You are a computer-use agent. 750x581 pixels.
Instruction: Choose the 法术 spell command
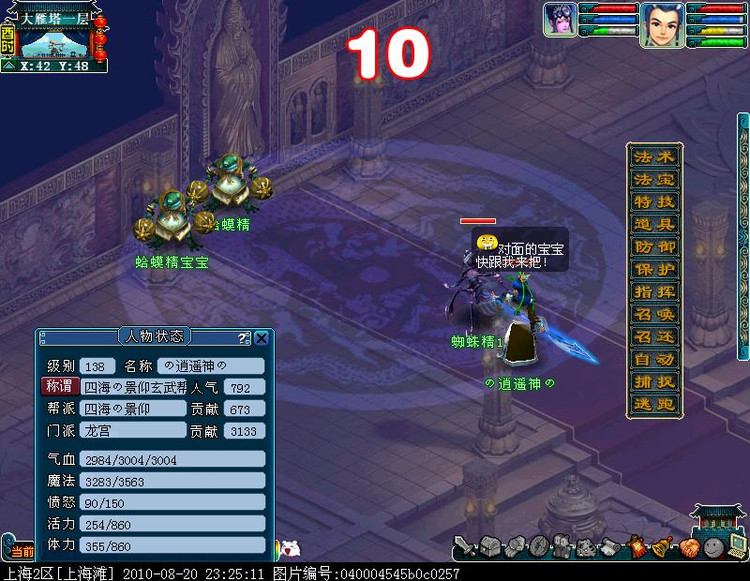655,157
